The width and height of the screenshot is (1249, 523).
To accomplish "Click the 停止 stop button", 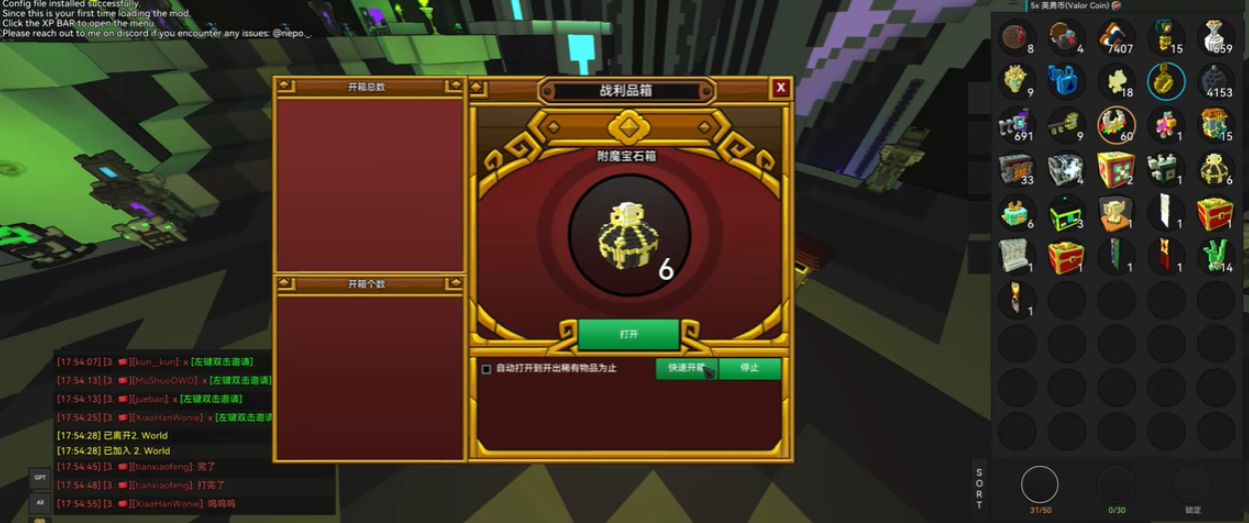I will click(x=749, y=368).
